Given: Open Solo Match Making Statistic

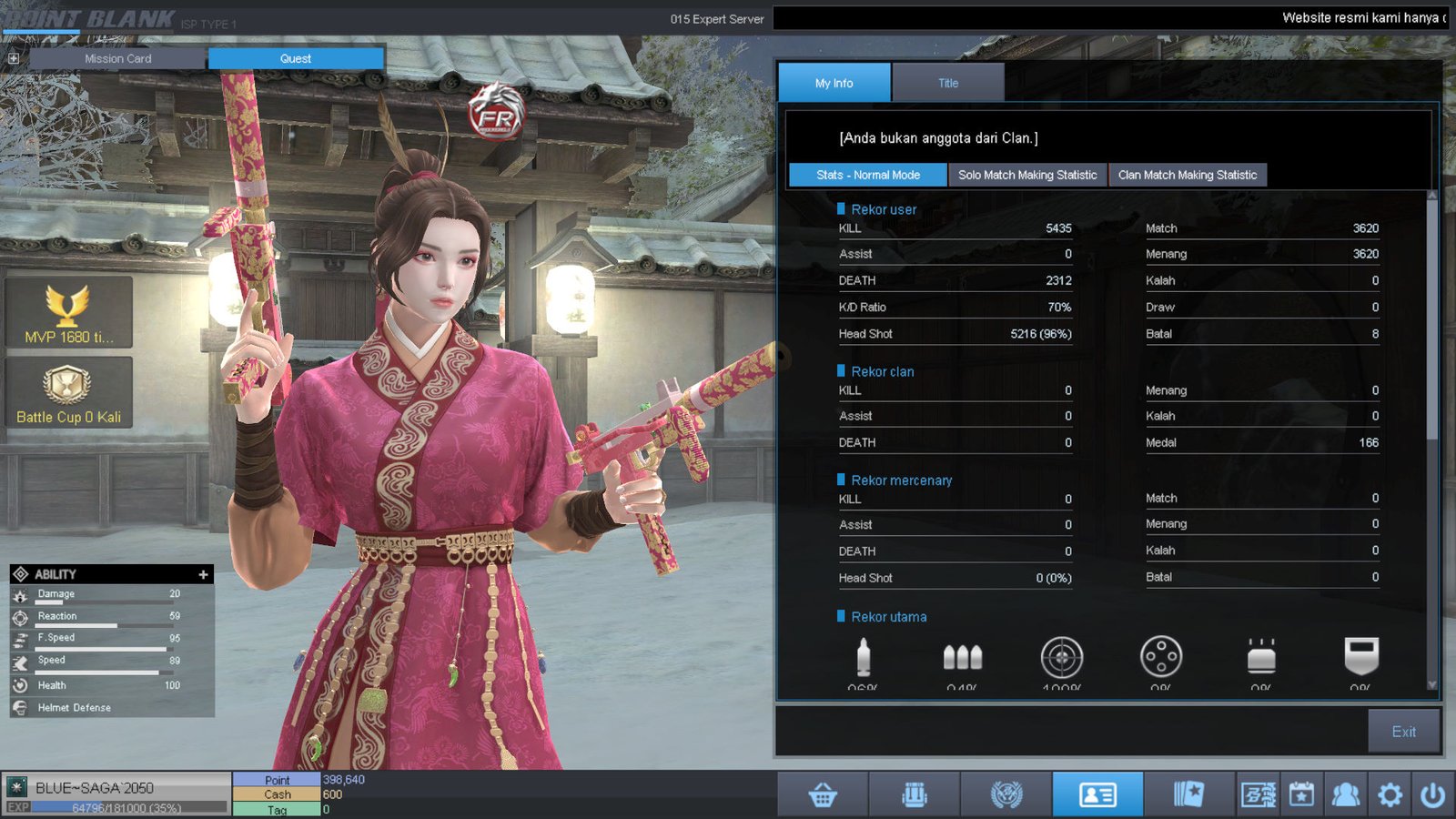Looking at the screenshot, I should tap(1027, 175).
